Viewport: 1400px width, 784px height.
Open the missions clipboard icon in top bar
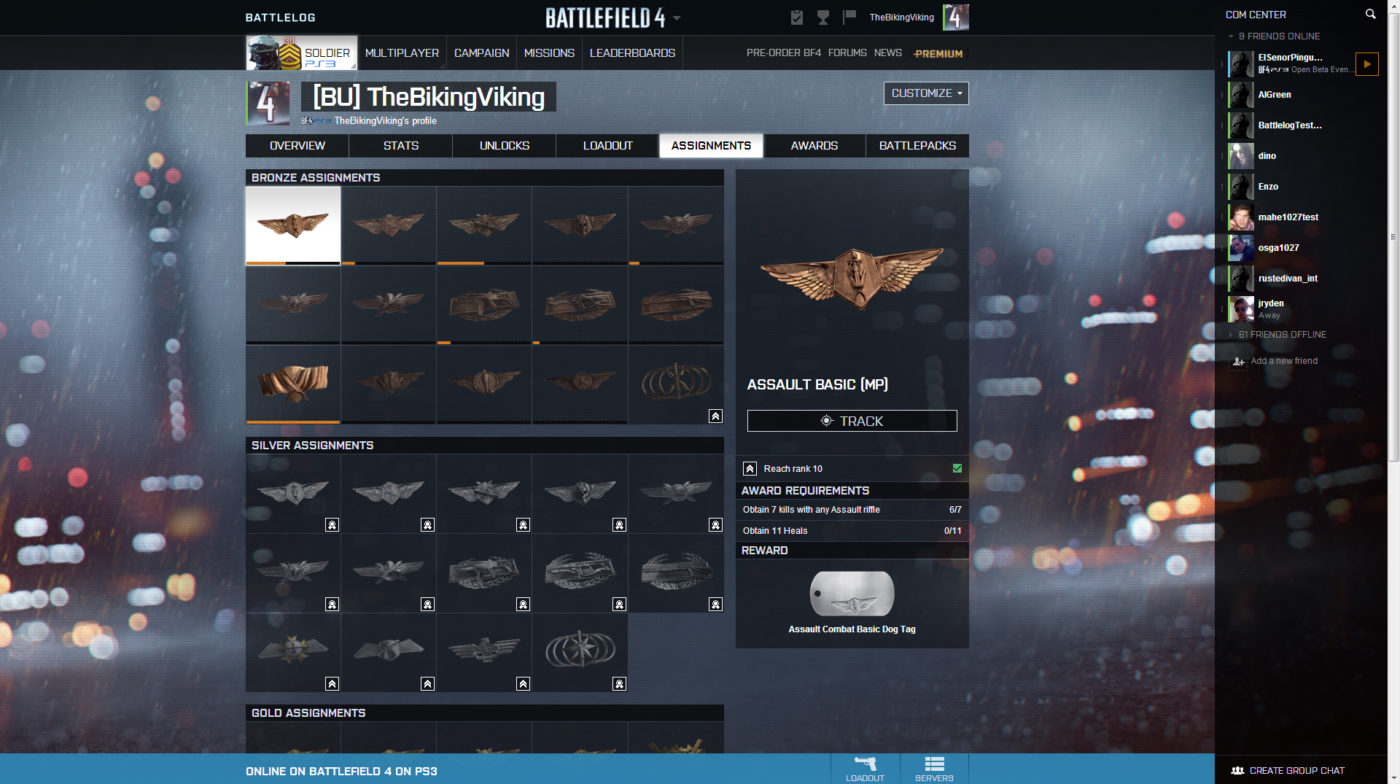pos(795,17)
